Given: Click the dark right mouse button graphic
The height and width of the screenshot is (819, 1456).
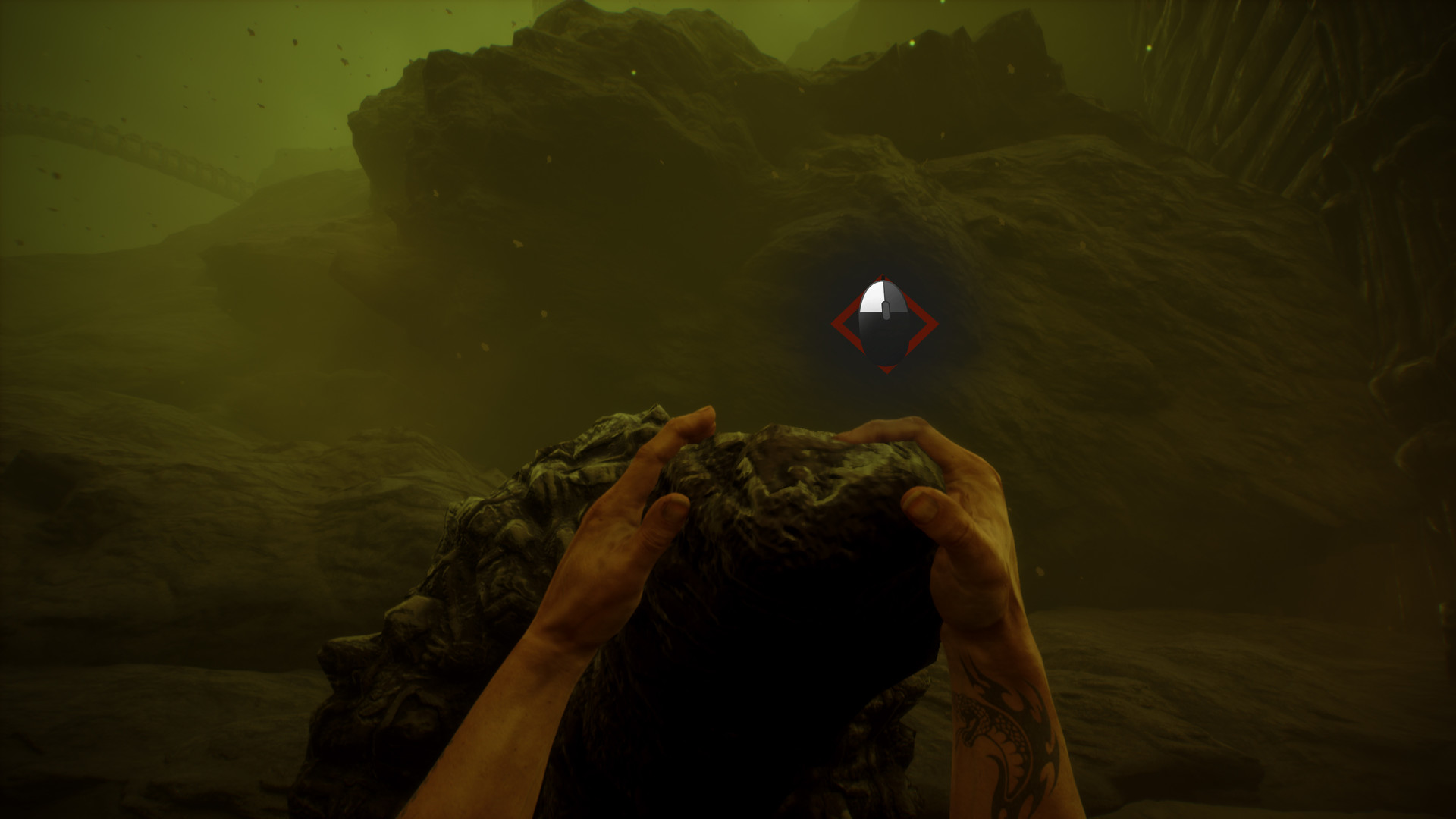Looking at the screenshot, I should [895, 296].
